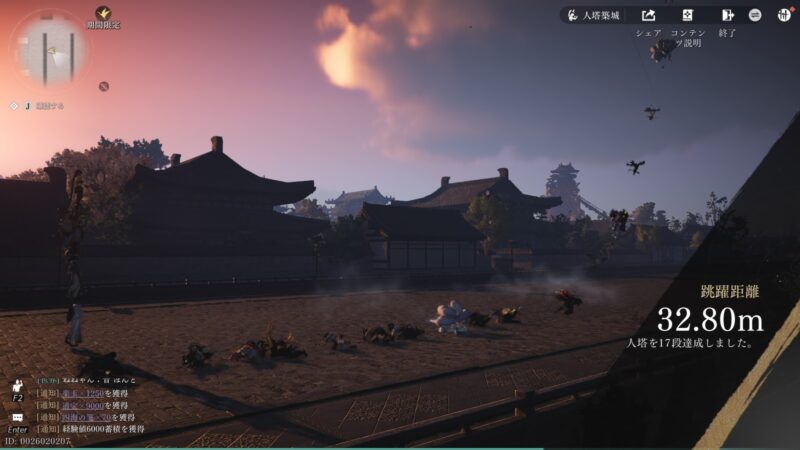Screen dimensions: 800x450
Task: Open the emote figure icon above F2
Action: 17,384
